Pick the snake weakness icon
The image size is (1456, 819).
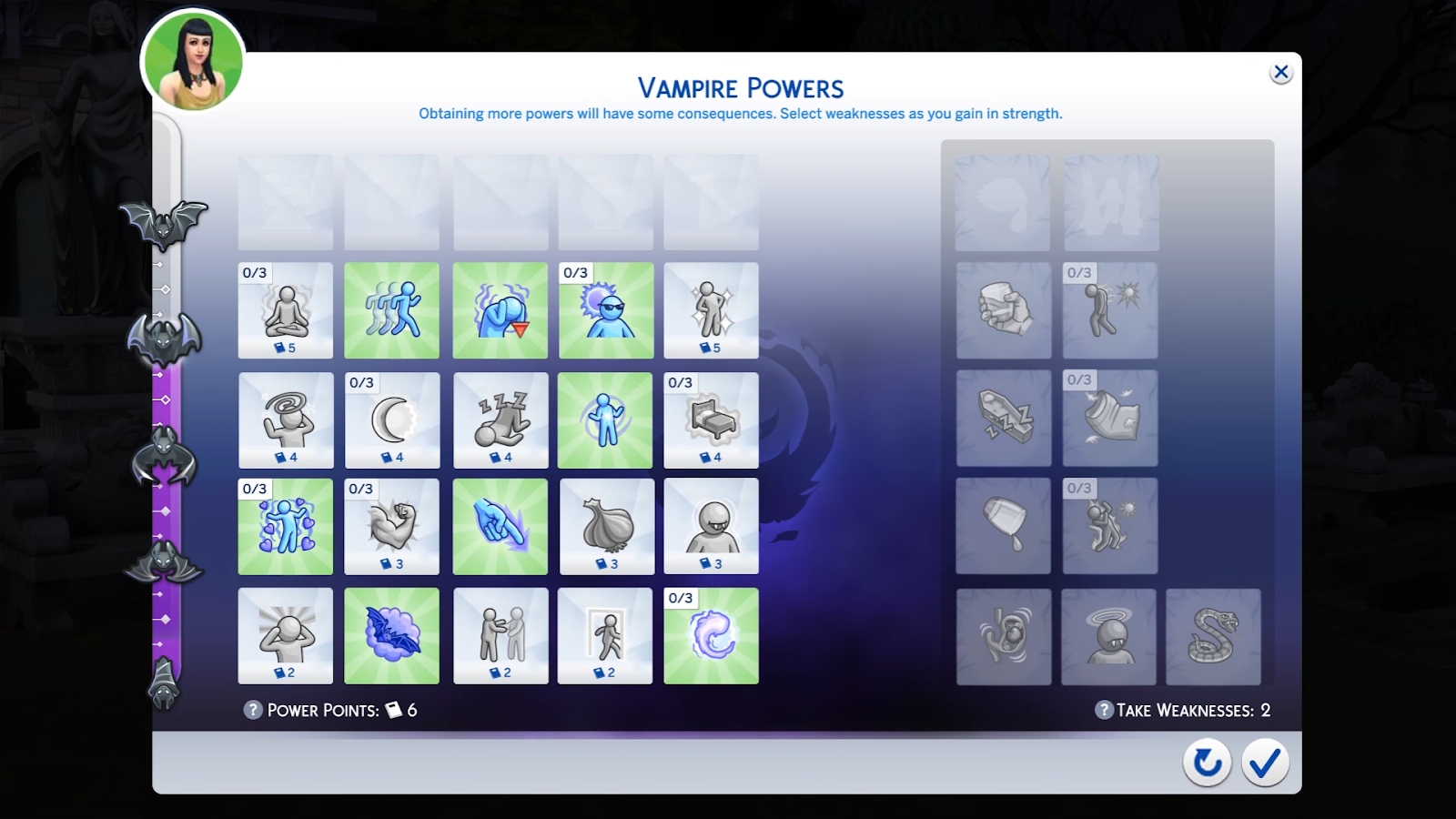(x=1214, y=635)
